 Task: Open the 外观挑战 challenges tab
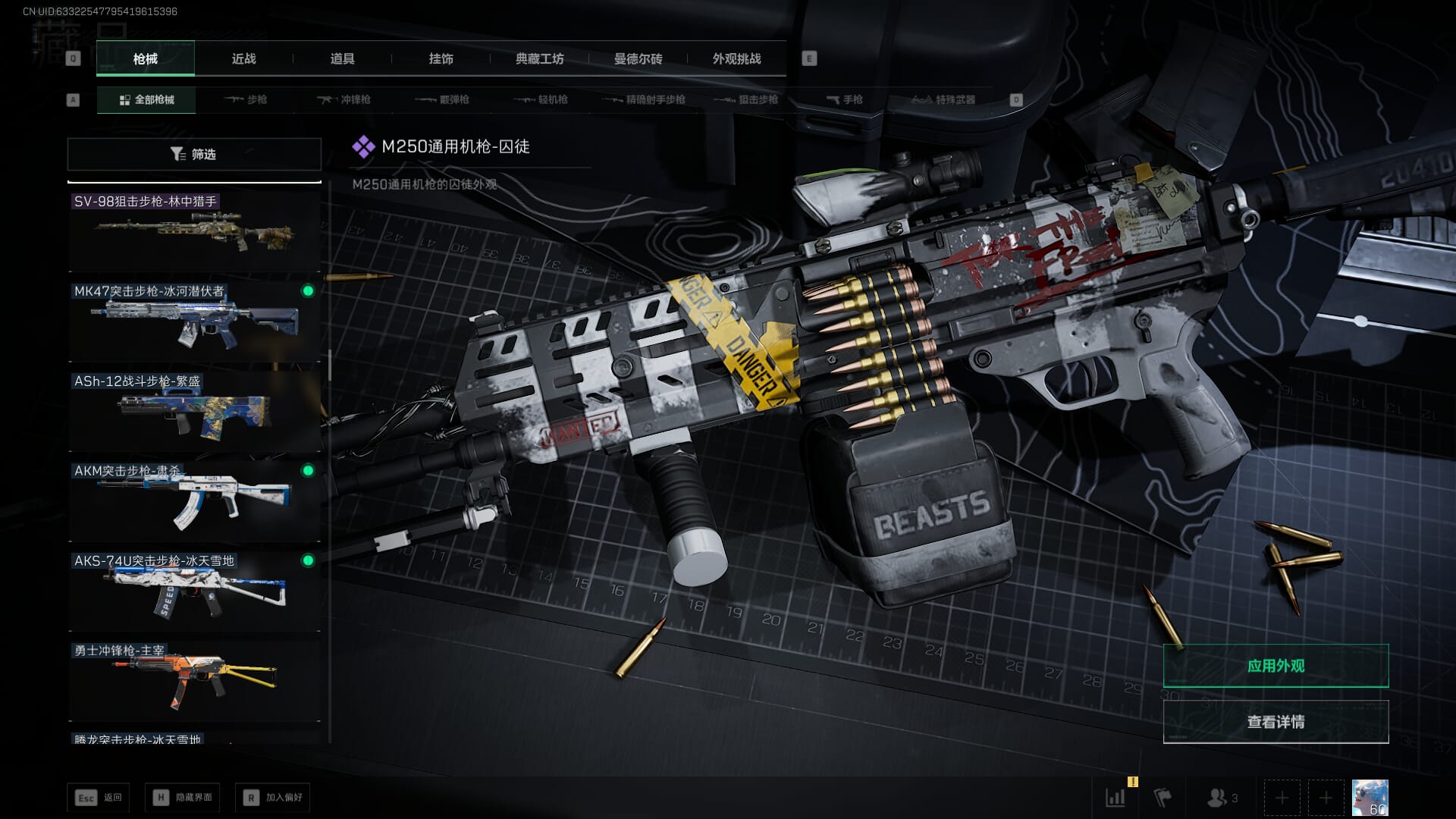pos(736,58)
